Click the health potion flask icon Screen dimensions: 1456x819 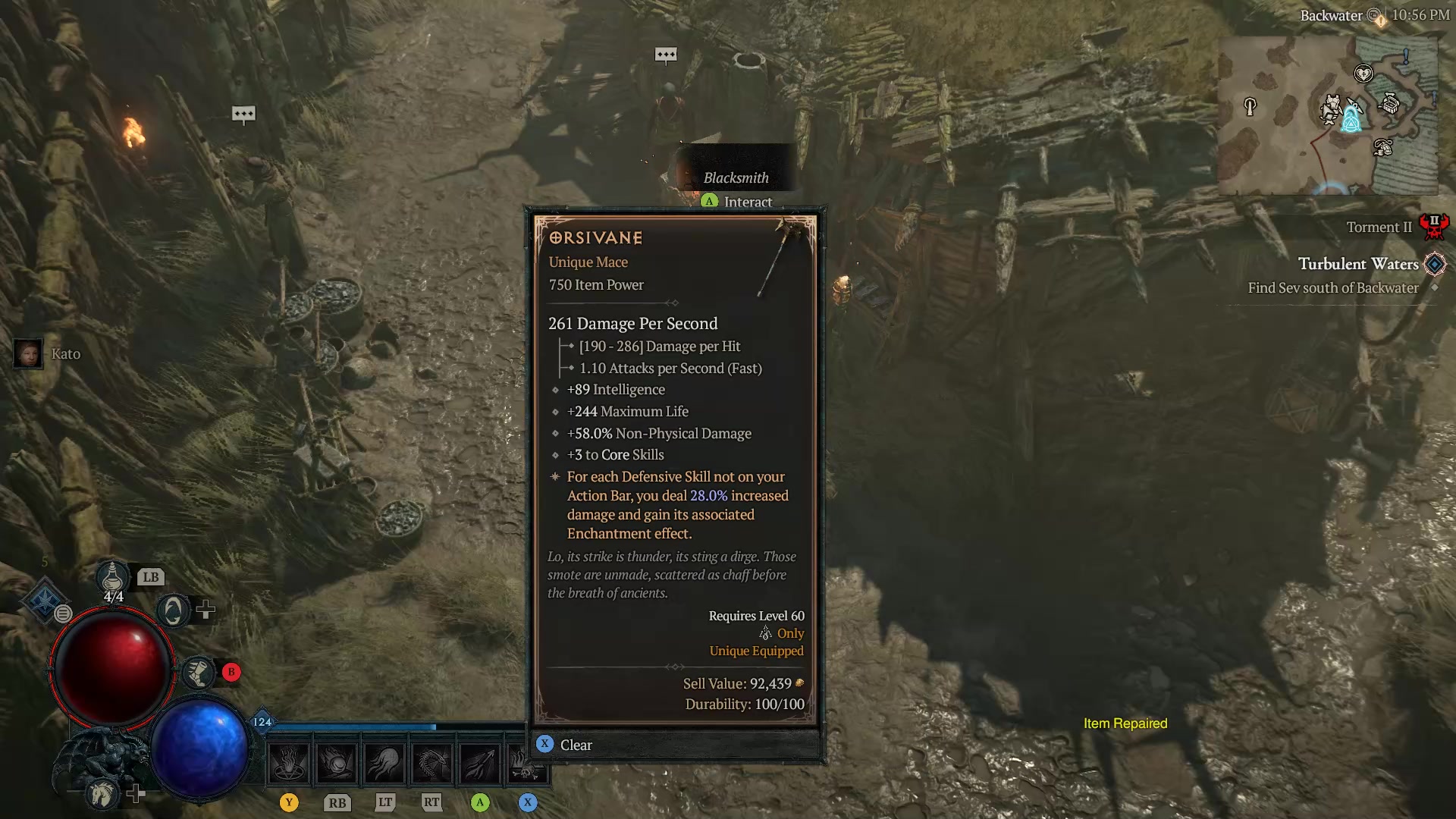point(112,578)
